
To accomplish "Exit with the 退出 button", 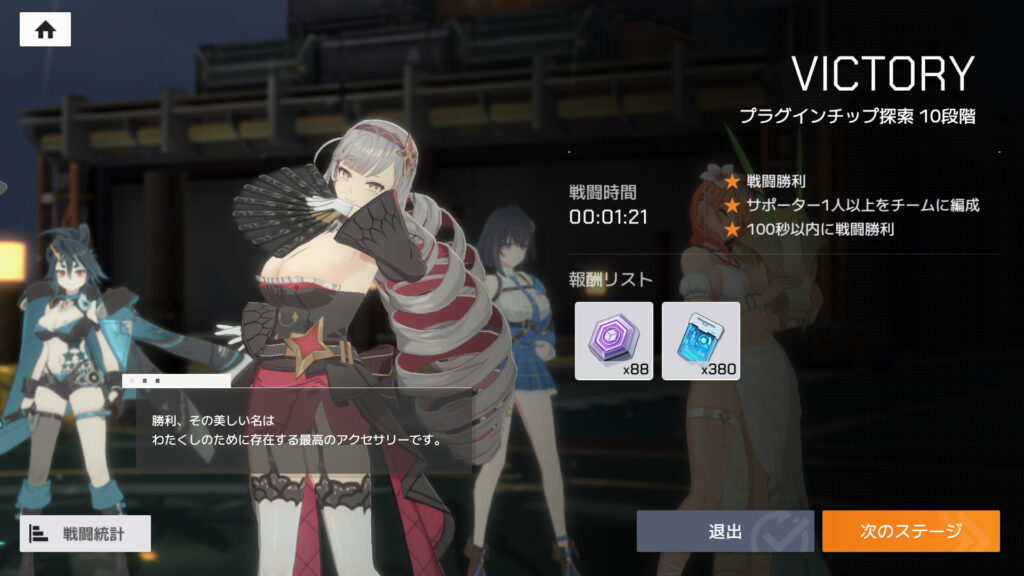I will pyautogui.click(x=724, y=531).
